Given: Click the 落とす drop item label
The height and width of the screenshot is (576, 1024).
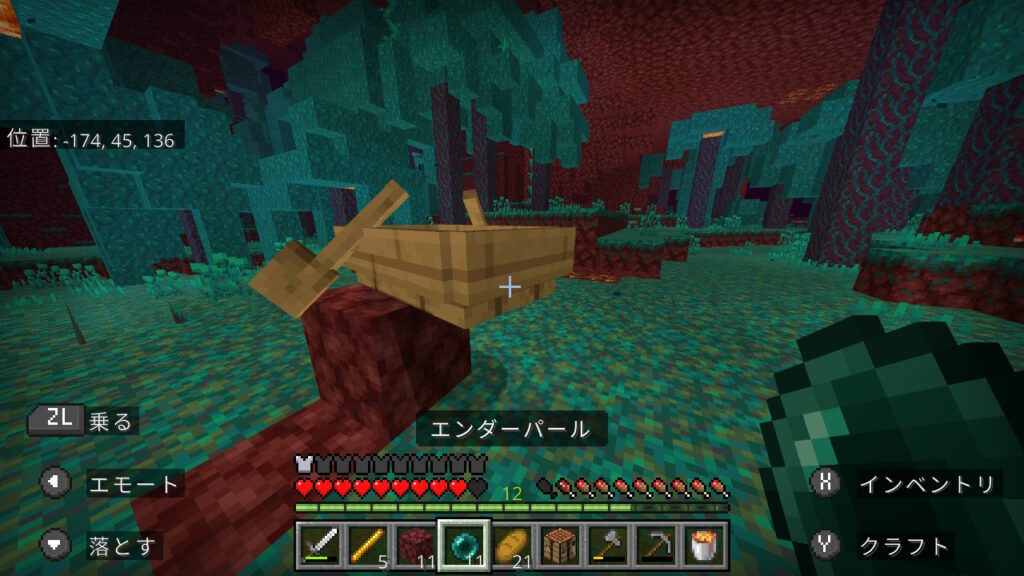Looking at the screenshot, I should [122, 546].
